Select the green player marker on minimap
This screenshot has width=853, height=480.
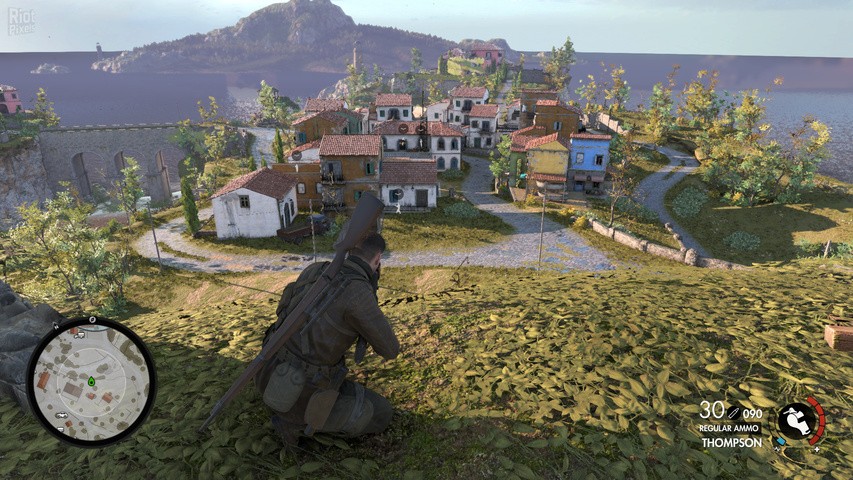[x=91, y=381]
